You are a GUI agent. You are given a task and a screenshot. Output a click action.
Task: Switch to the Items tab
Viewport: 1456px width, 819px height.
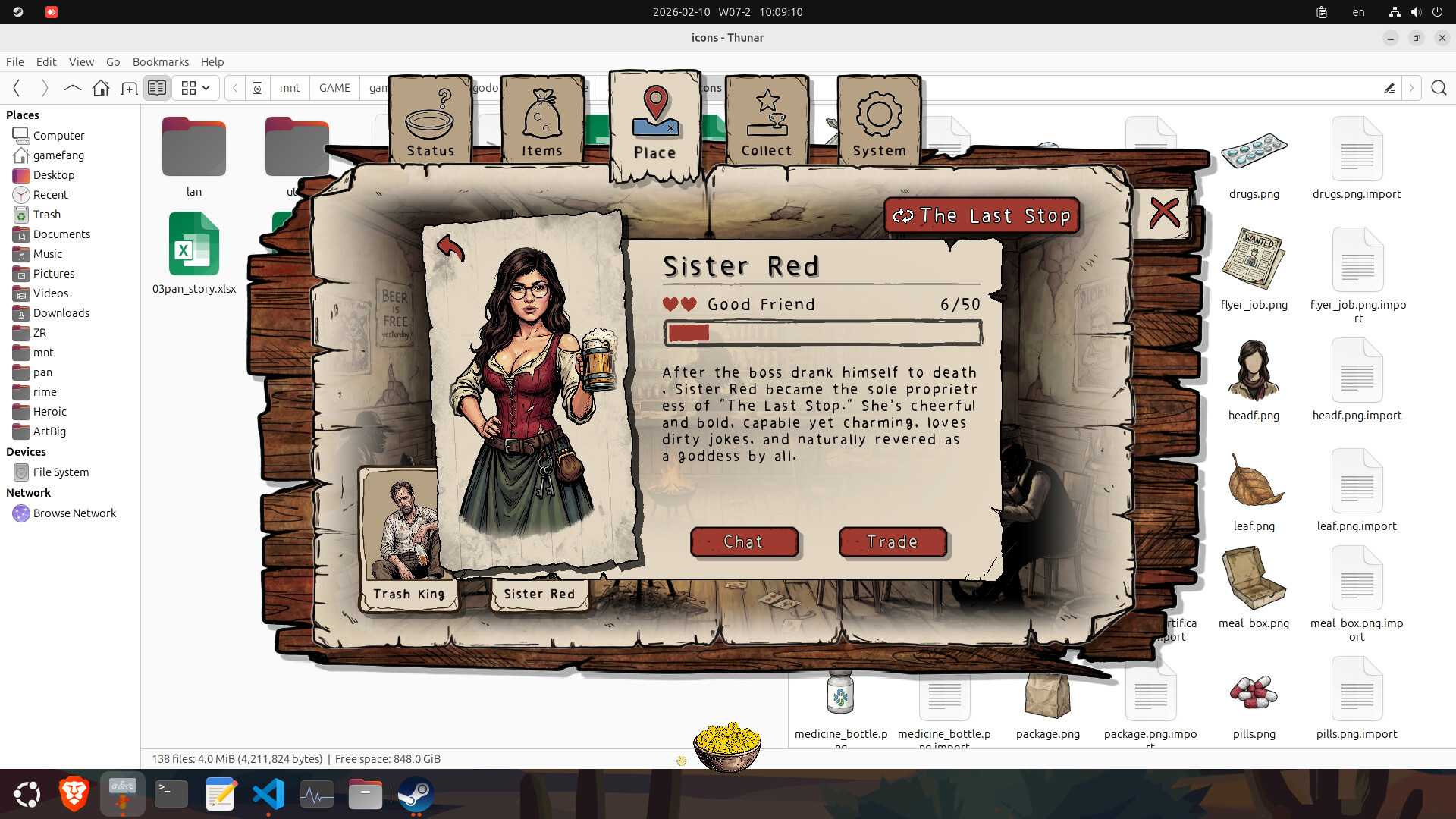pos(542,121)
